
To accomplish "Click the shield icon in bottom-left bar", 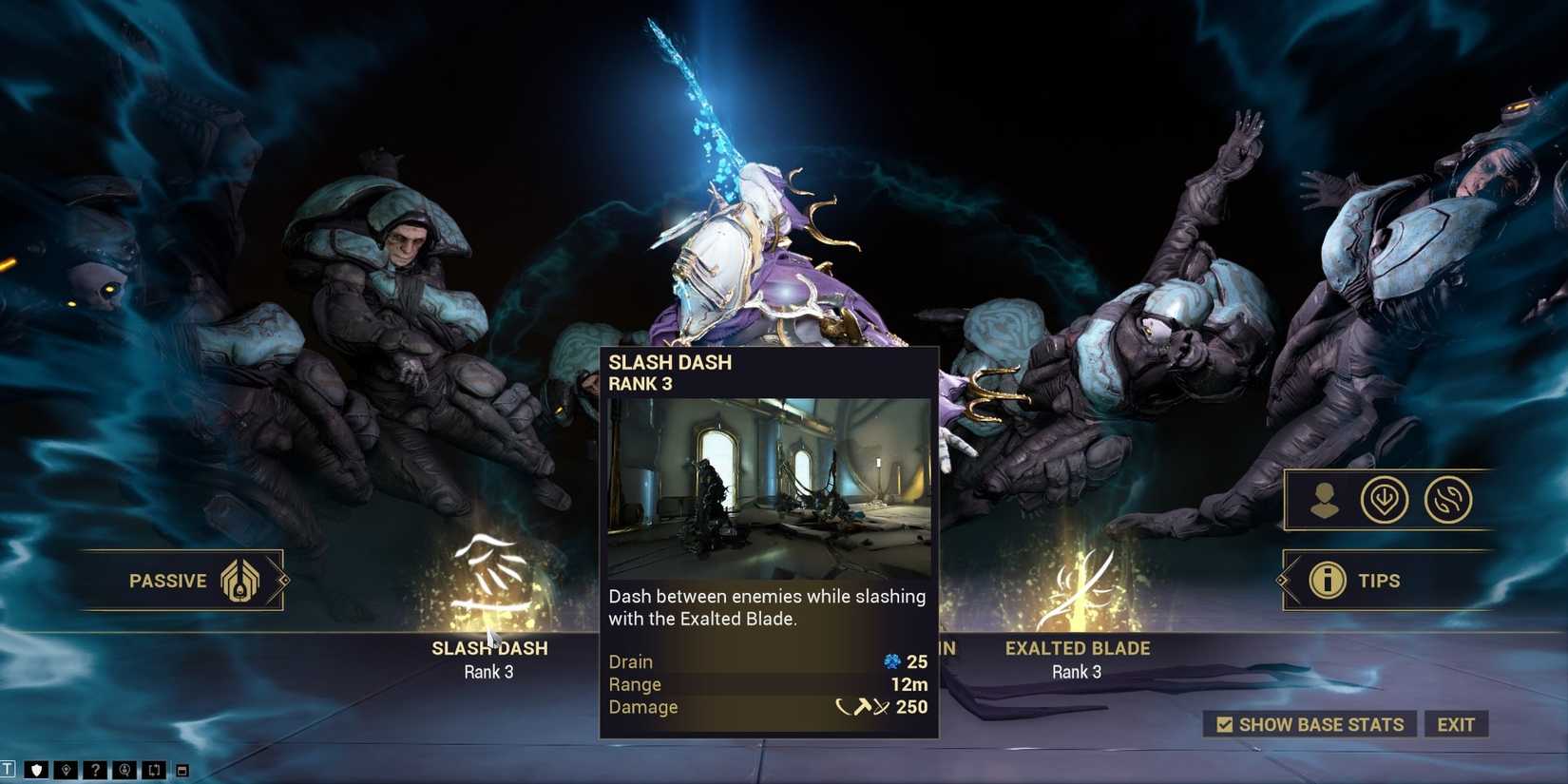I will tap(36, 770).
